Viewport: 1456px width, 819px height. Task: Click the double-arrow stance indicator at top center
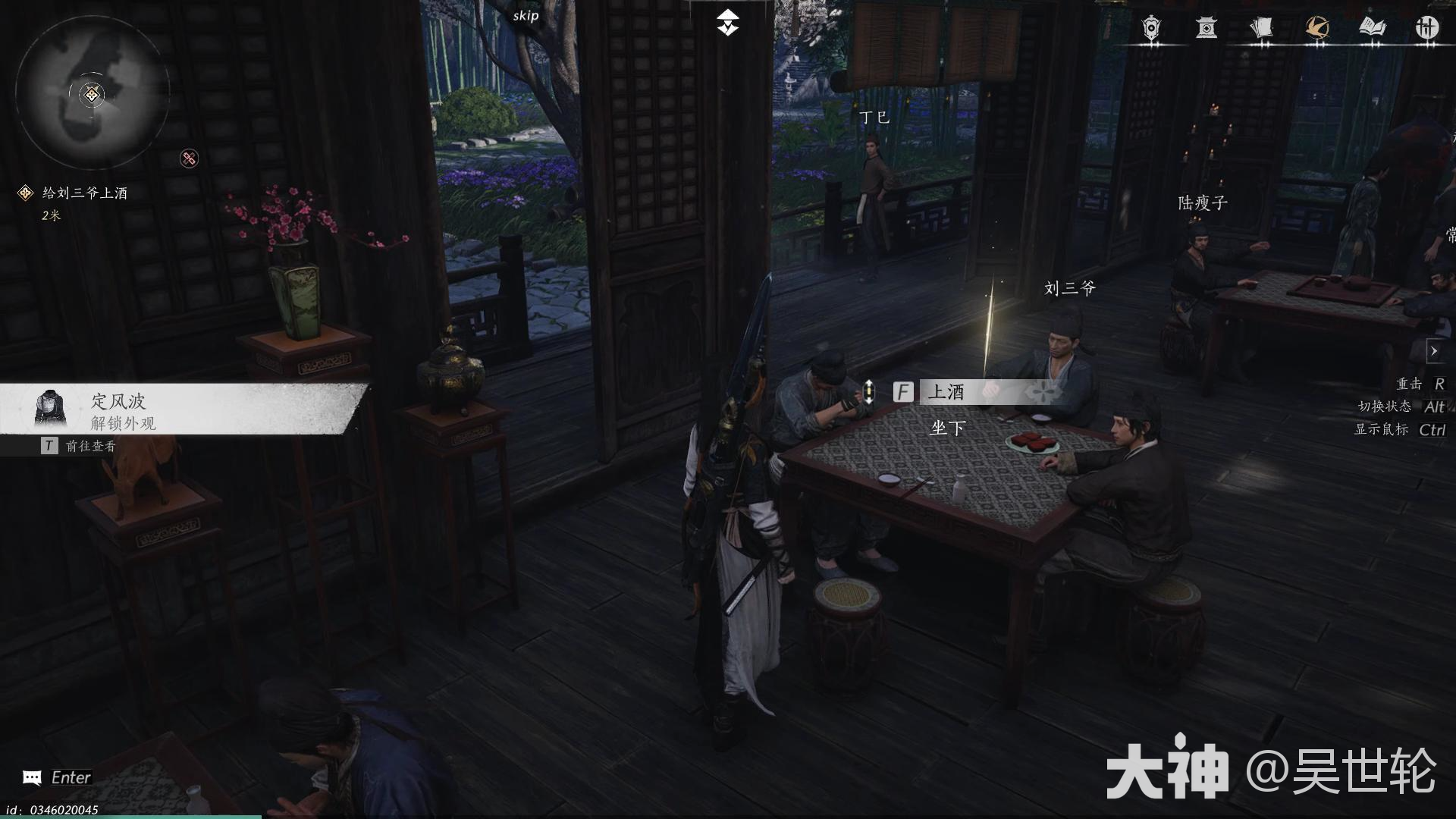click(728, 22)
